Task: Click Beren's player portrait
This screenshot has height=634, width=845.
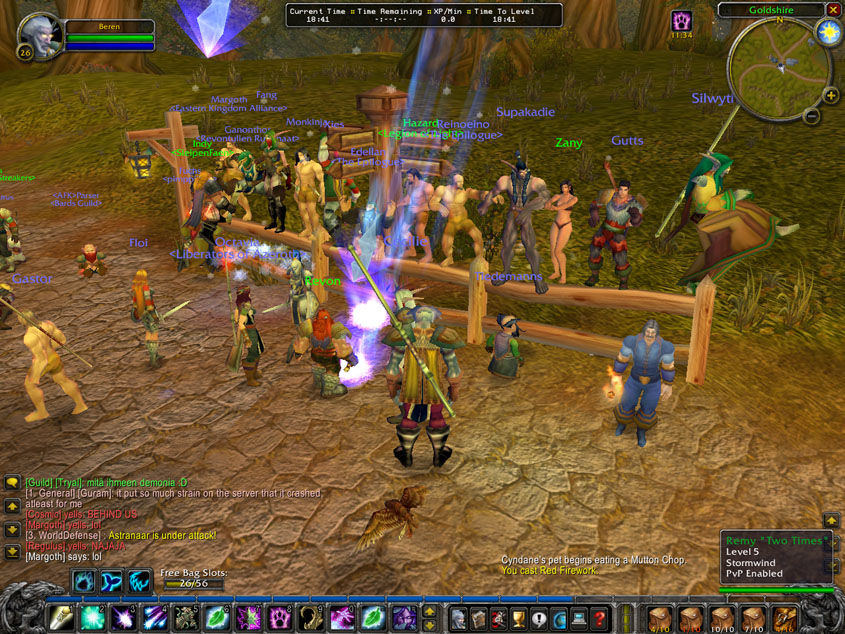Action: click(42, 36)
